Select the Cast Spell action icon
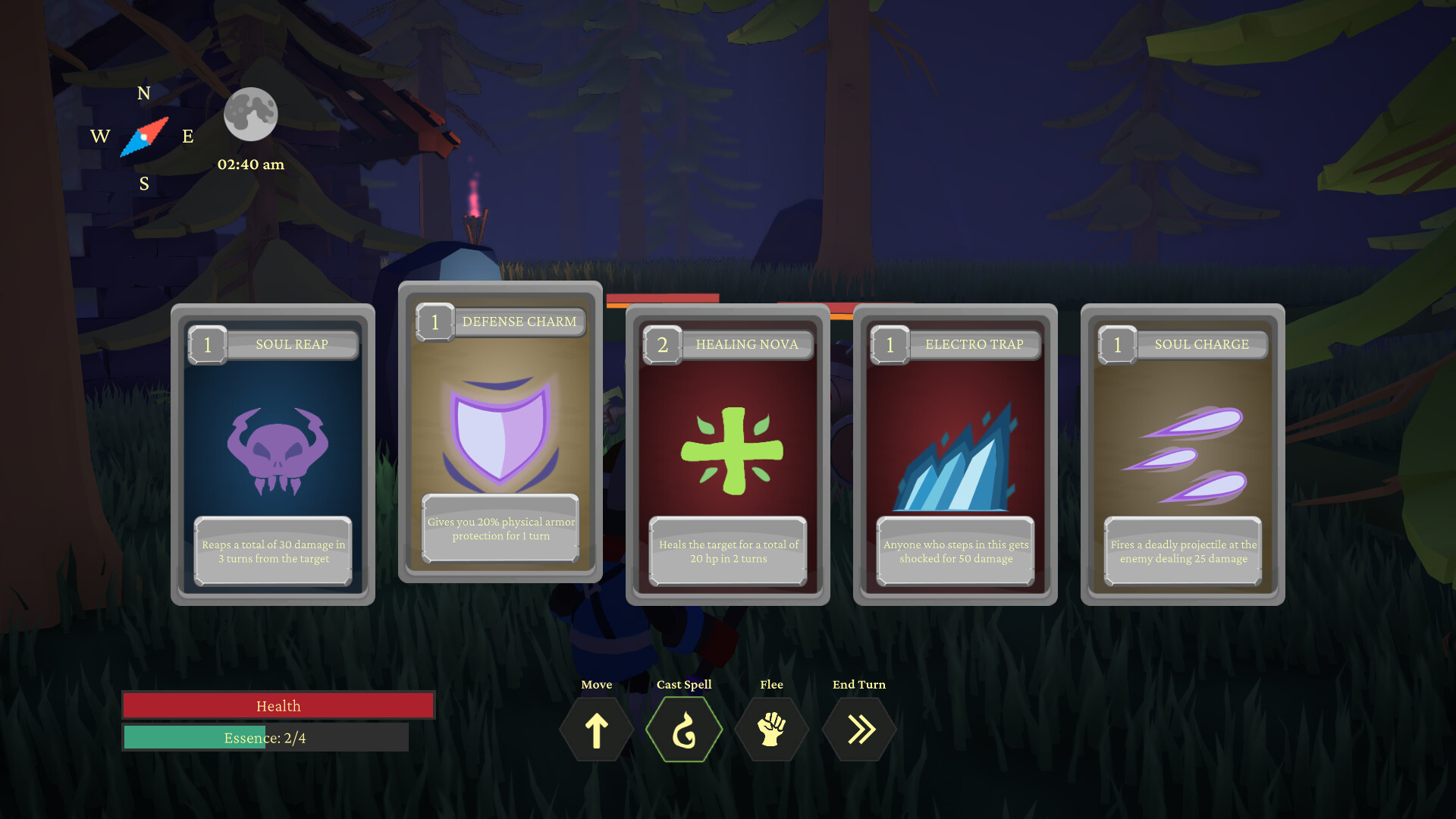 [x=683, y=729]
